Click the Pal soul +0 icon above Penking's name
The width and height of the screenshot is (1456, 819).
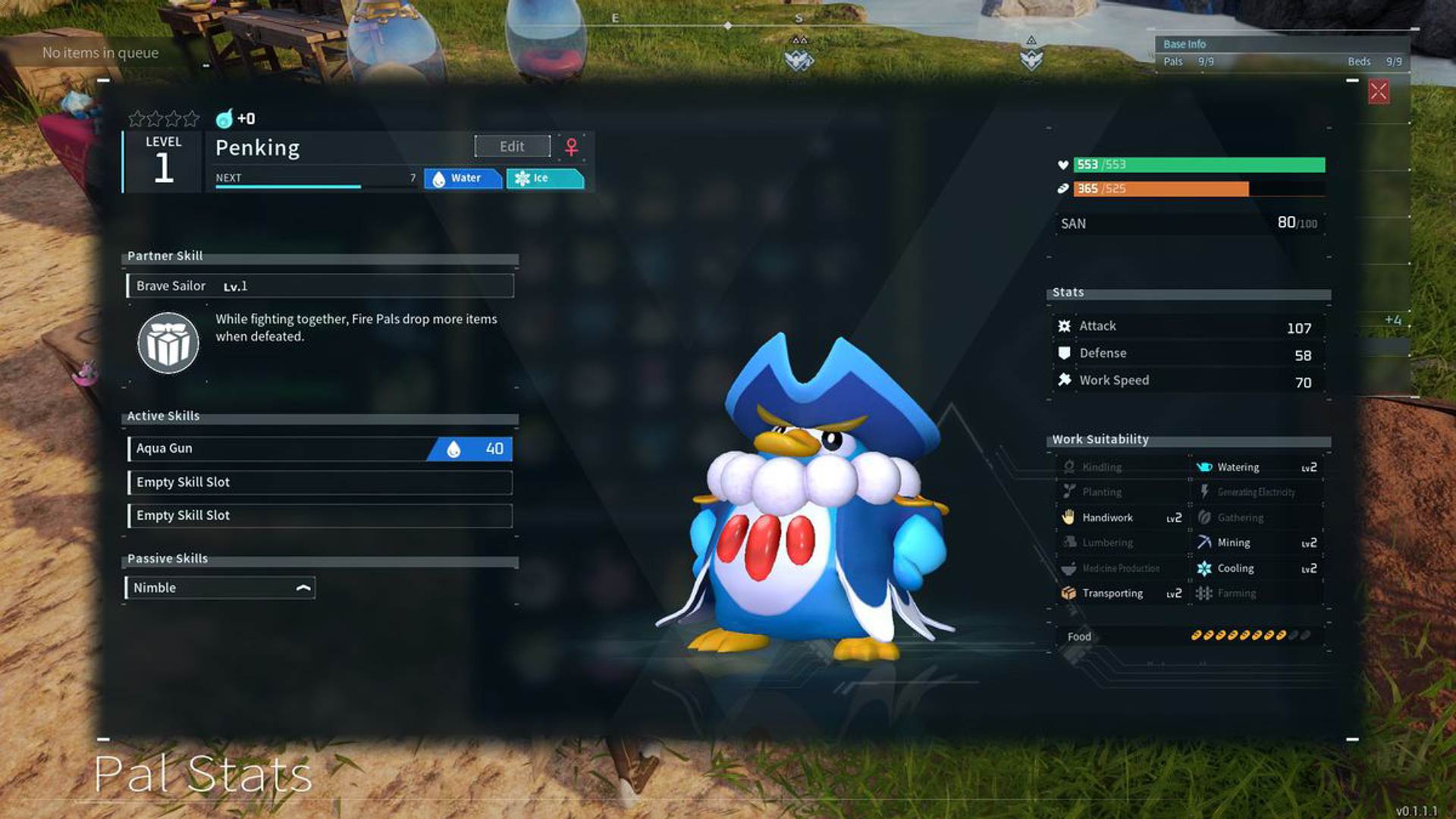pos(224,118)
